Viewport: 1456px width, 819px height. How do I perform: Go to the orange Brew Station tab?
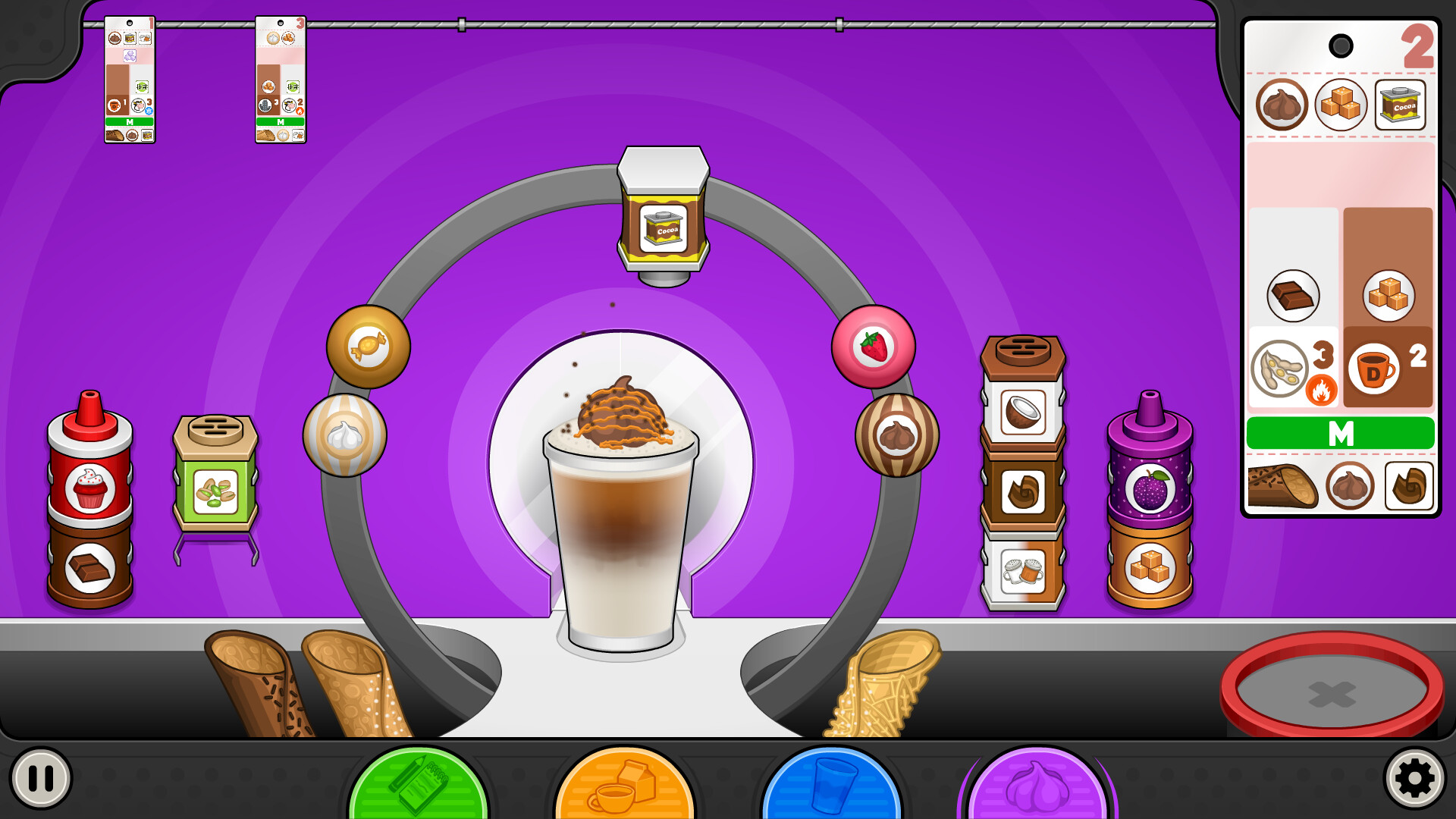click(x=624, y=785)
